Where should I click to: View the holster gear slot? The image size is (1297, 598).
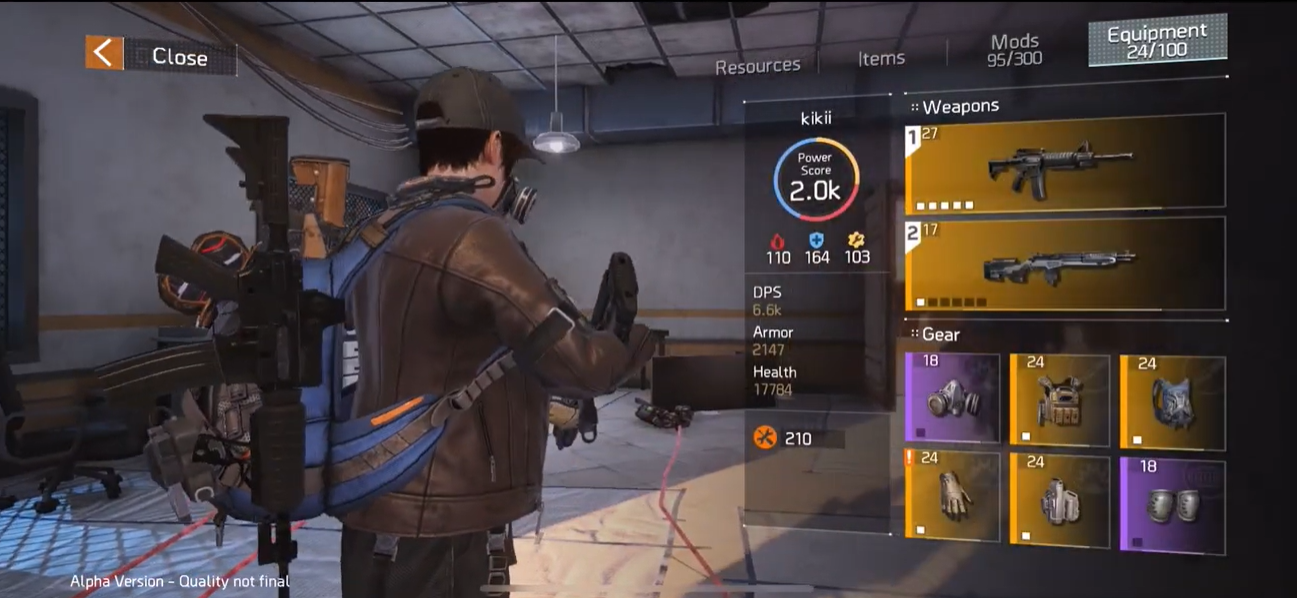point(1059,499)
